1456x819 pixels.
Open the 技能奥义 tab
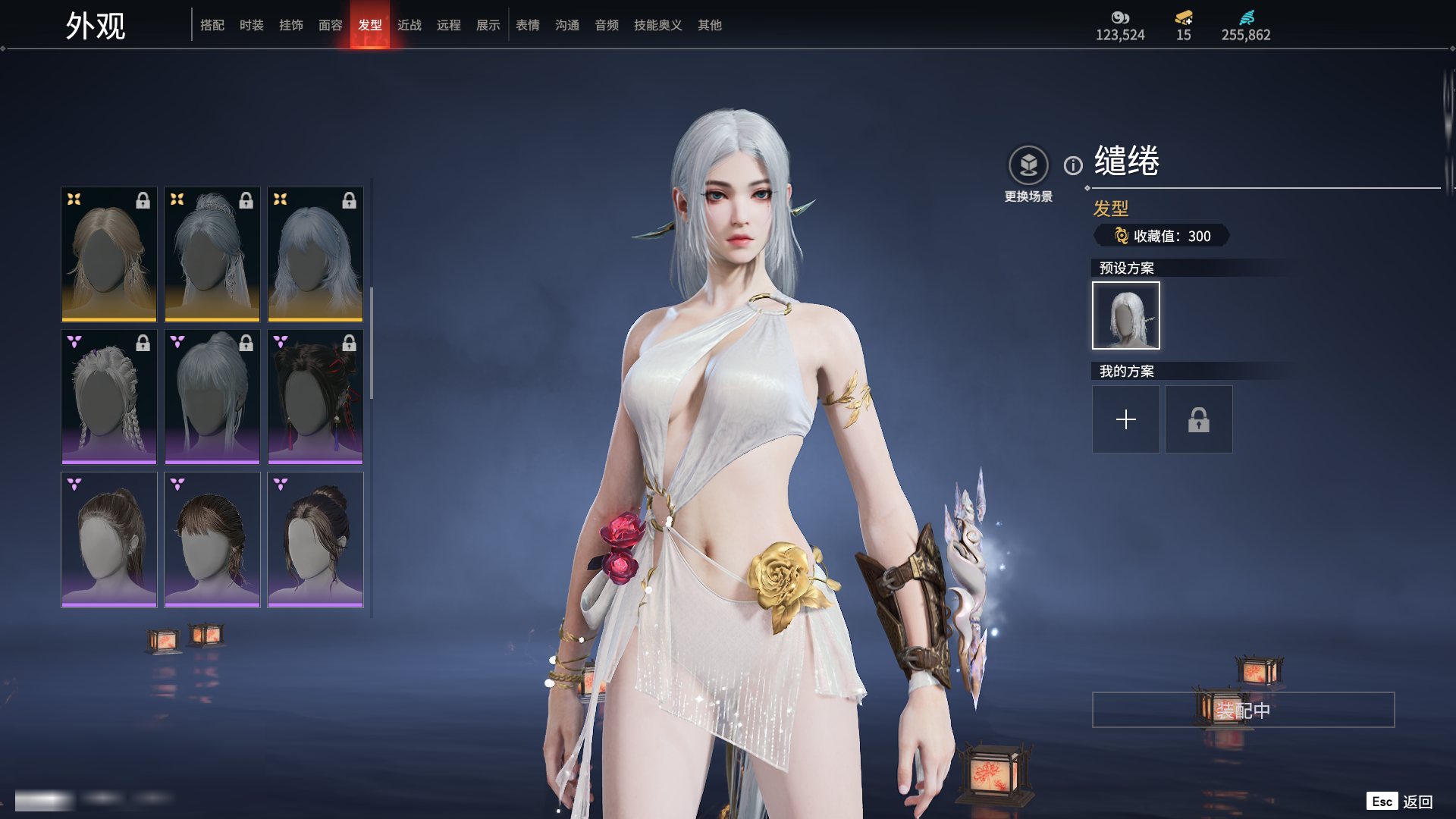pyautogui.click(x=657, y=25)
